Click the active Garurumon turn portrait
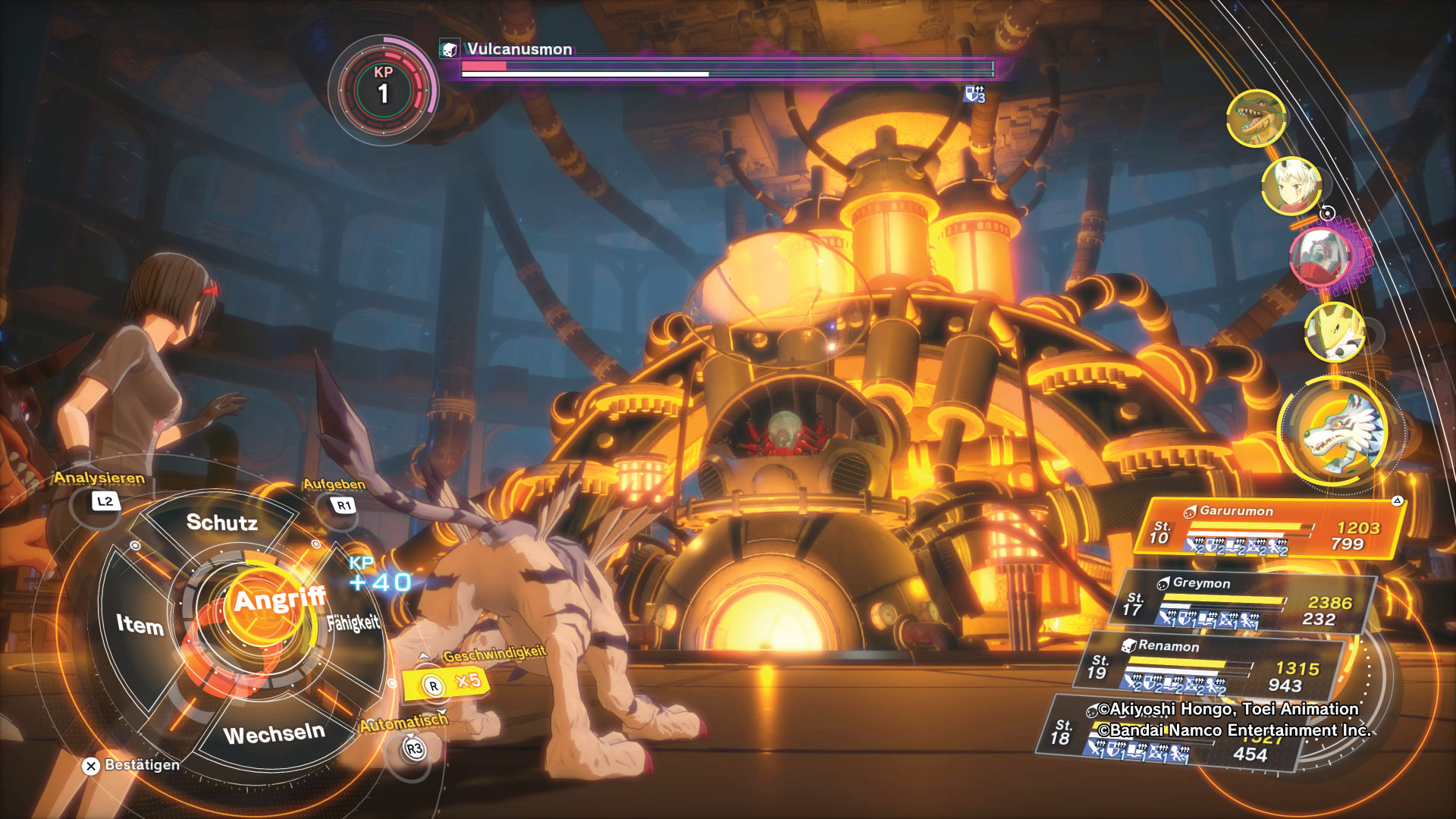 1340,431
